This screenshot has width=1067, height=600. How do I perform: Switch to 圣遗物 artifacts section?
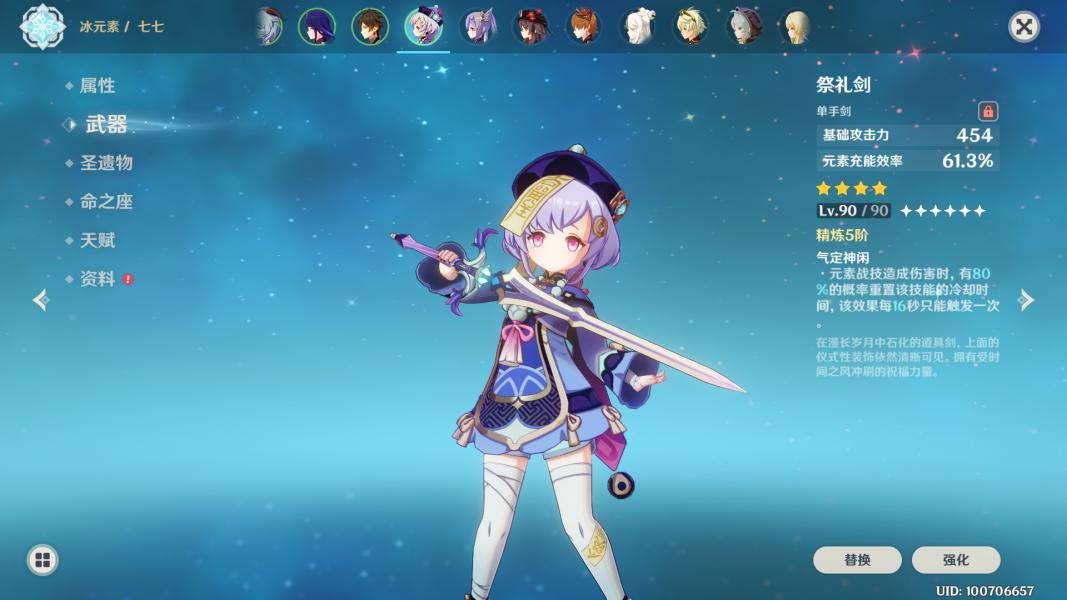pos(106,163)
